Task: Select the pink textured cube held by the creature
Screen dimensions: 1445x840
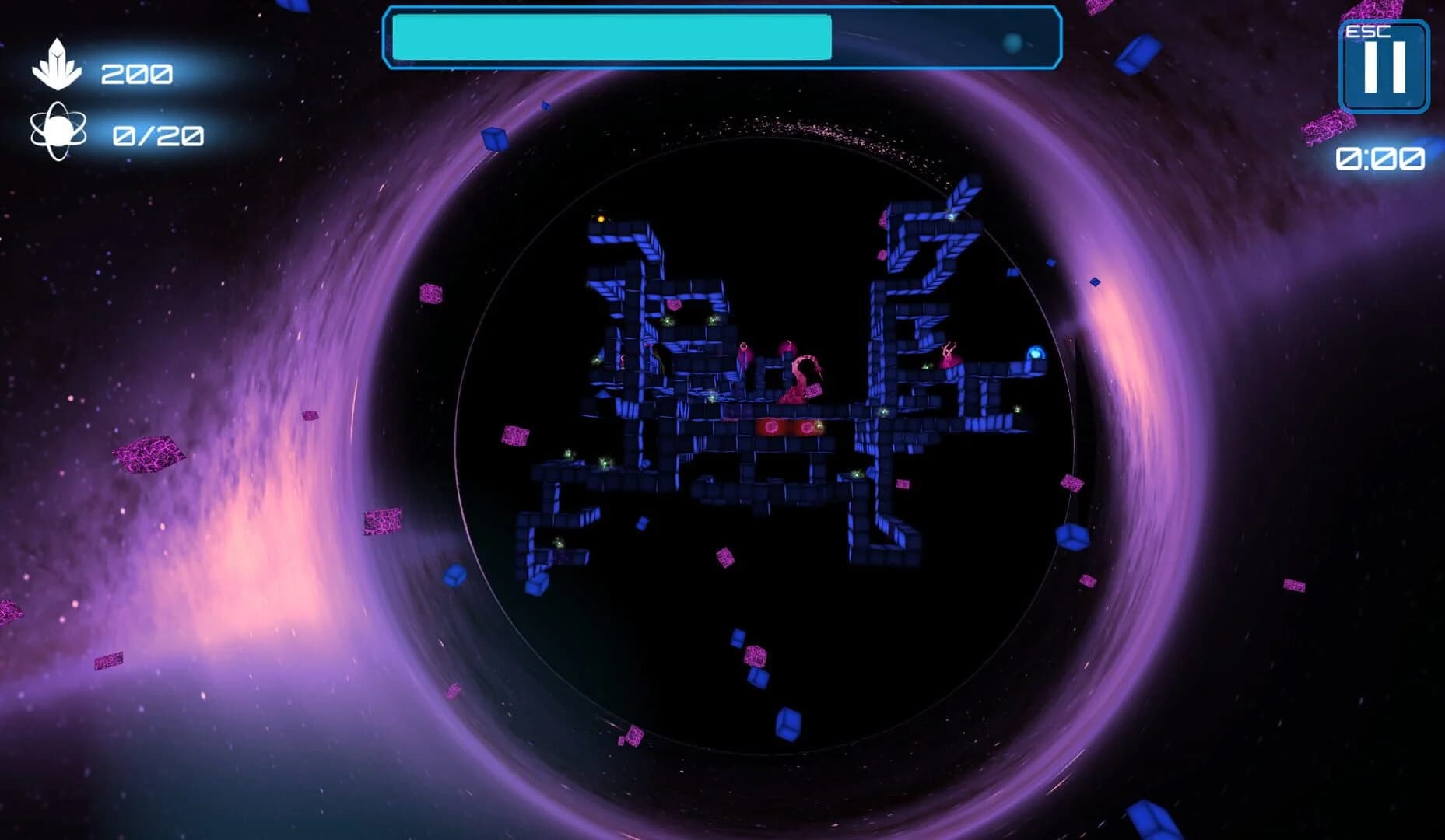Action: pos(813,390)
